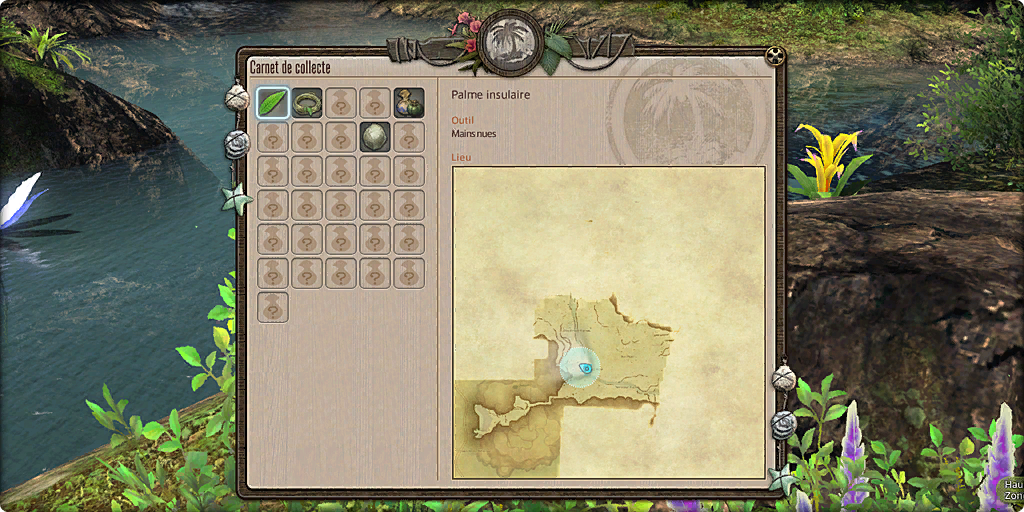Select the grey stone item slot
1024x512 pixels.
click(x=375, y=136)
